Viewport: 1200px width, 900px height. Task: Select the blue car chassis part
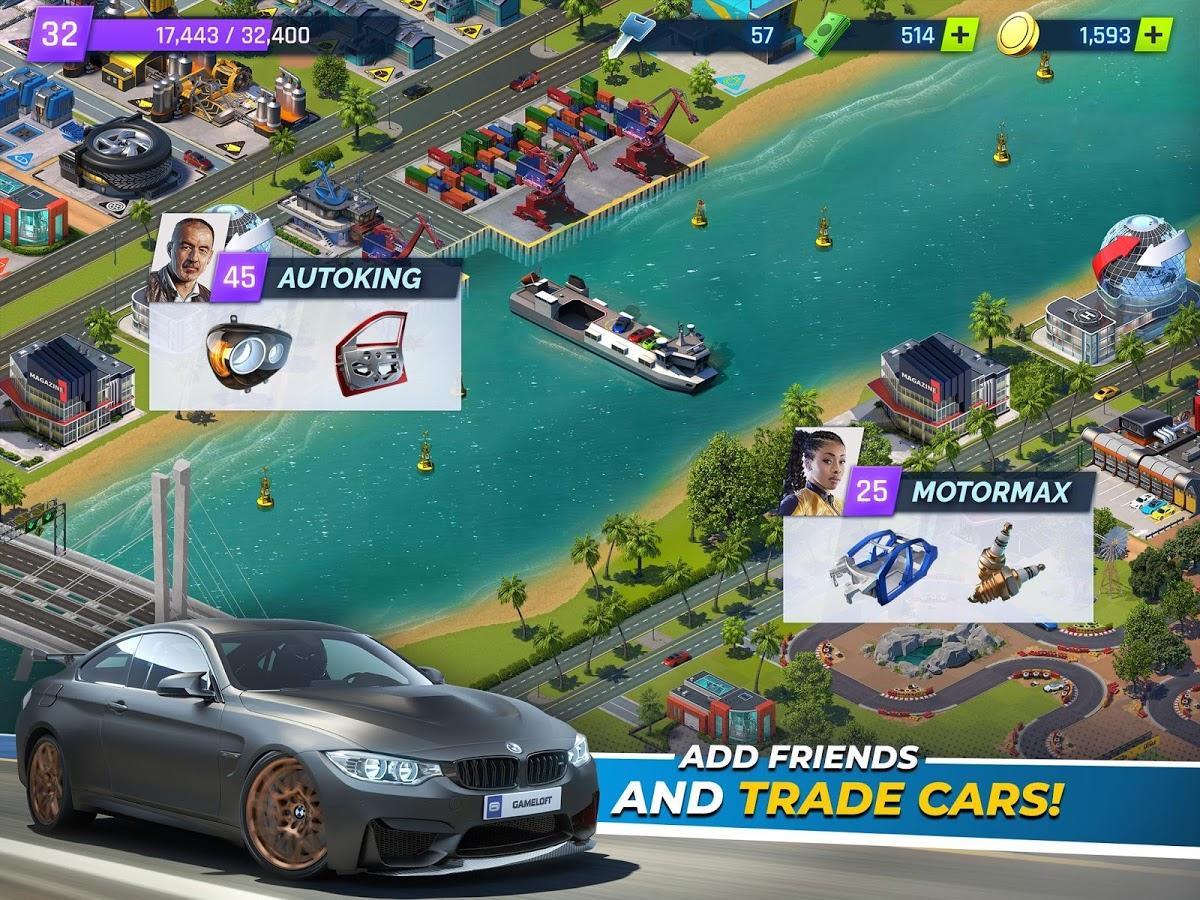pyautogui.click(x=883, y=566)
